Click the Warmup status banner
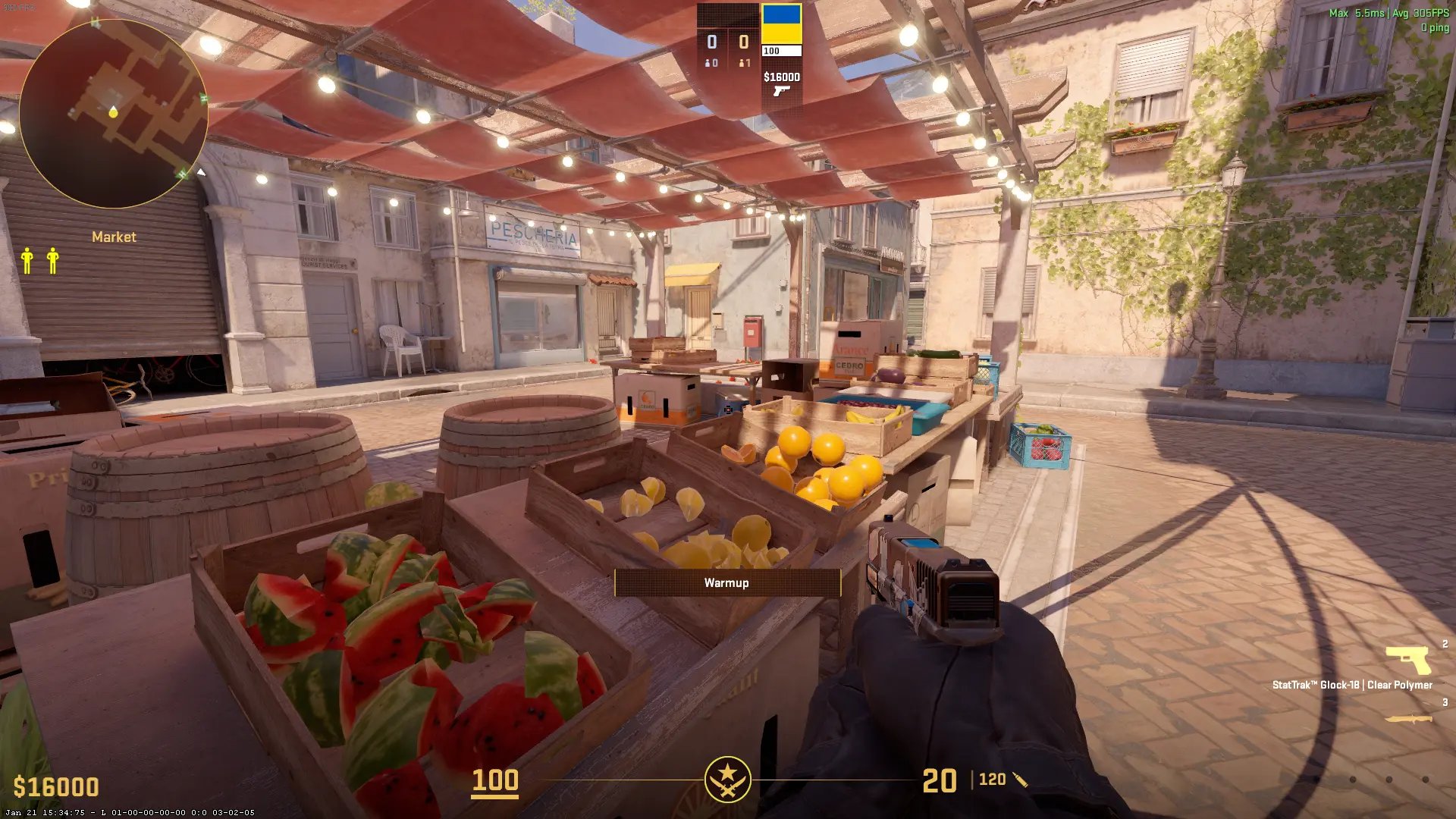 [726, 582]
